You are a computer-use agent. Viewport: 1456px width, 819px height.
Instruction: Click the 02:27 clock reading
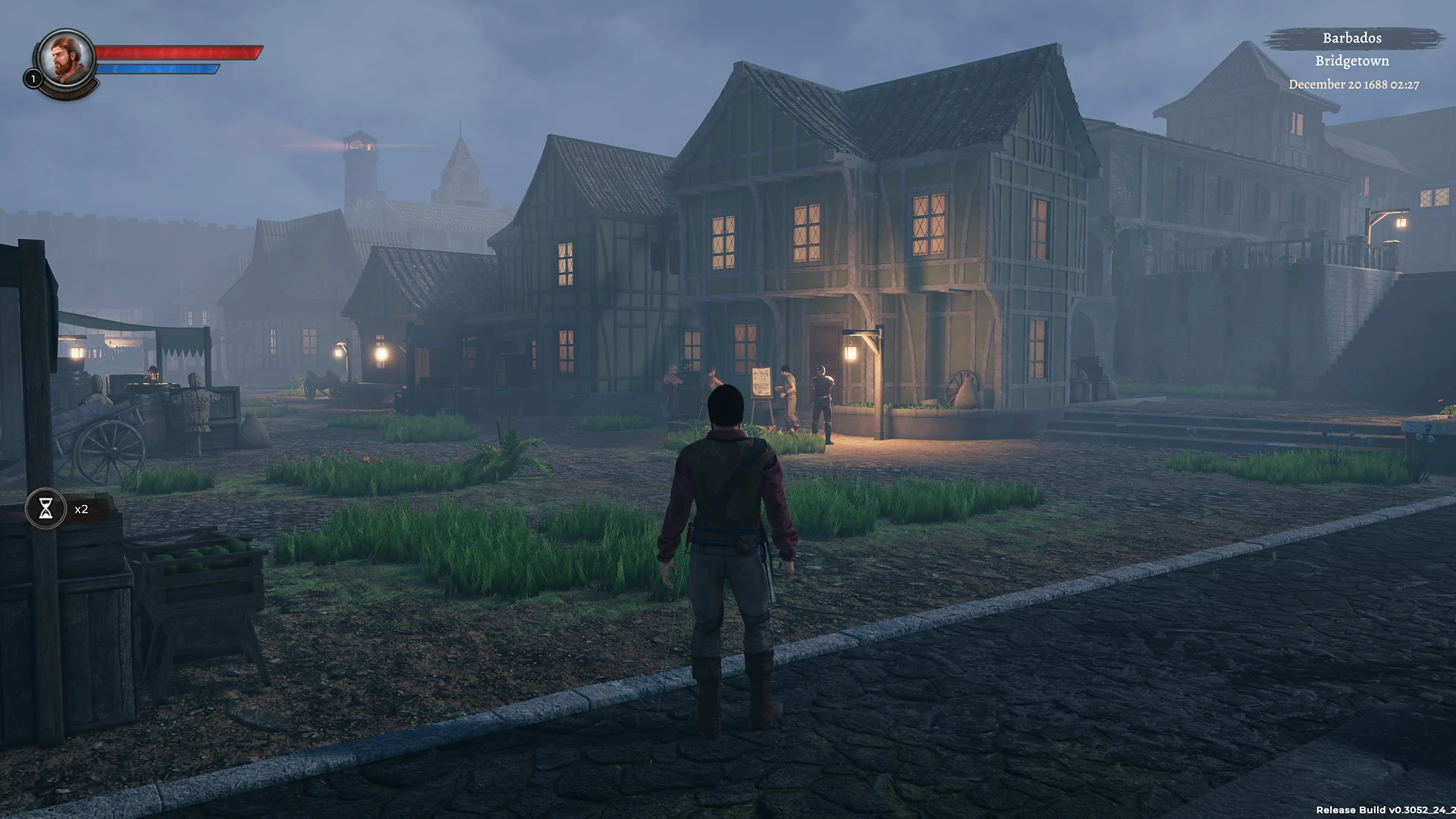[x=1405, y=85]
